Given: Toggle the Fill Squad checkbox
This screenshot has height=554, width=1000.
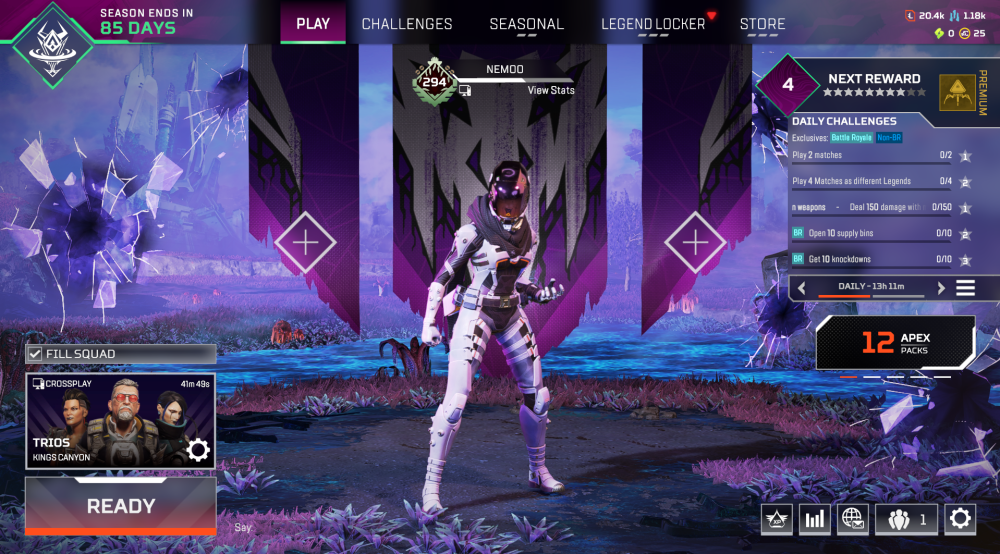Looking at the screenshot, I should 35,354.
